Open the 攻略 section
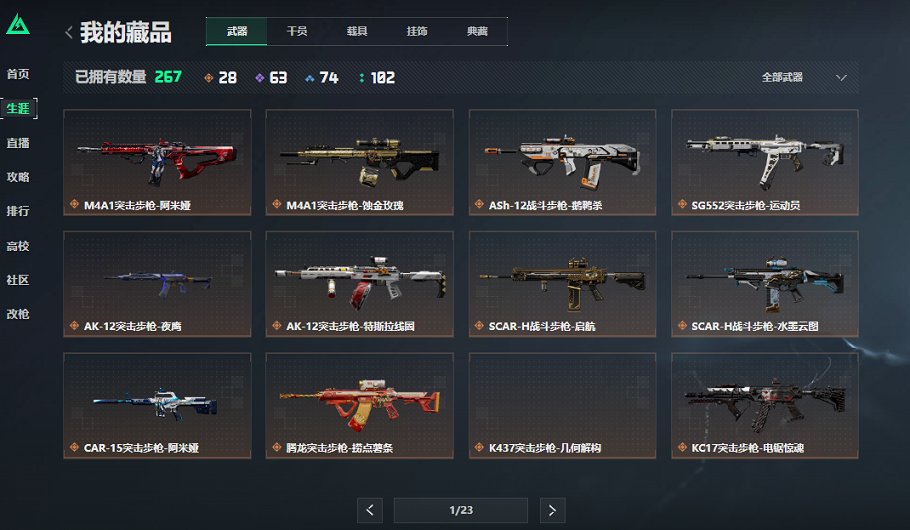910x530 pixels. coord(18,177)
